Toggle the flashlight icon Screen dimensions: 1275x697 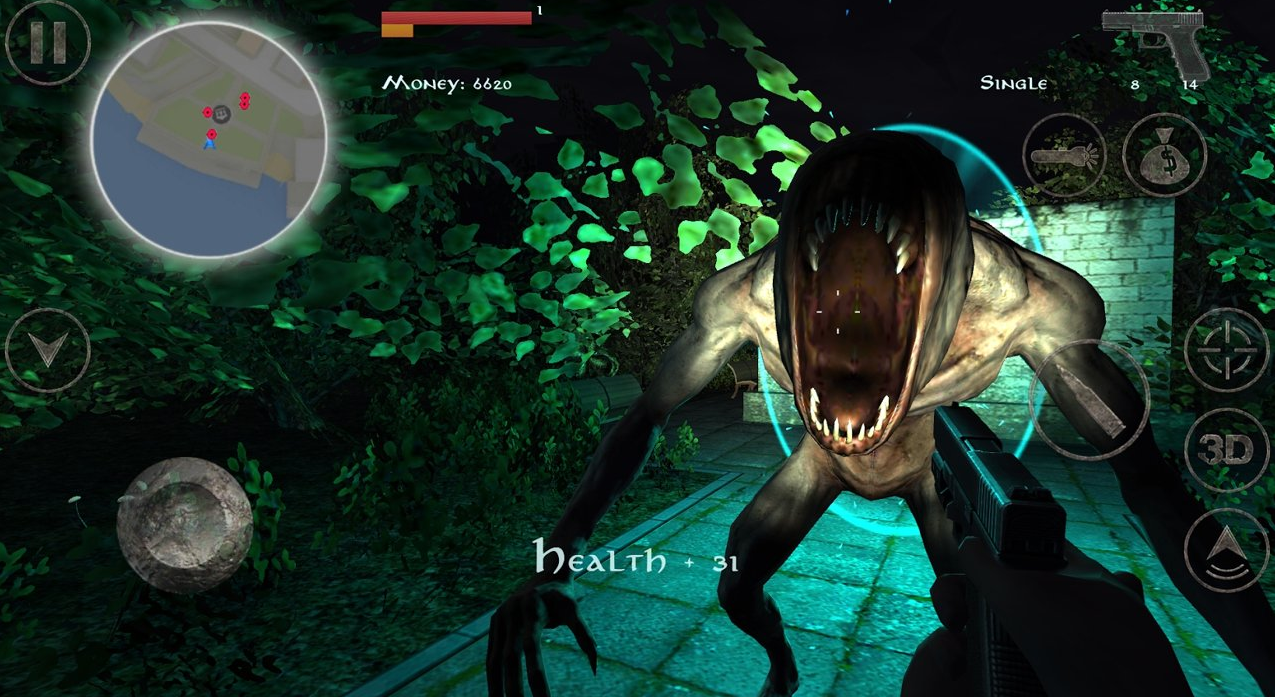click(1064, 156)
